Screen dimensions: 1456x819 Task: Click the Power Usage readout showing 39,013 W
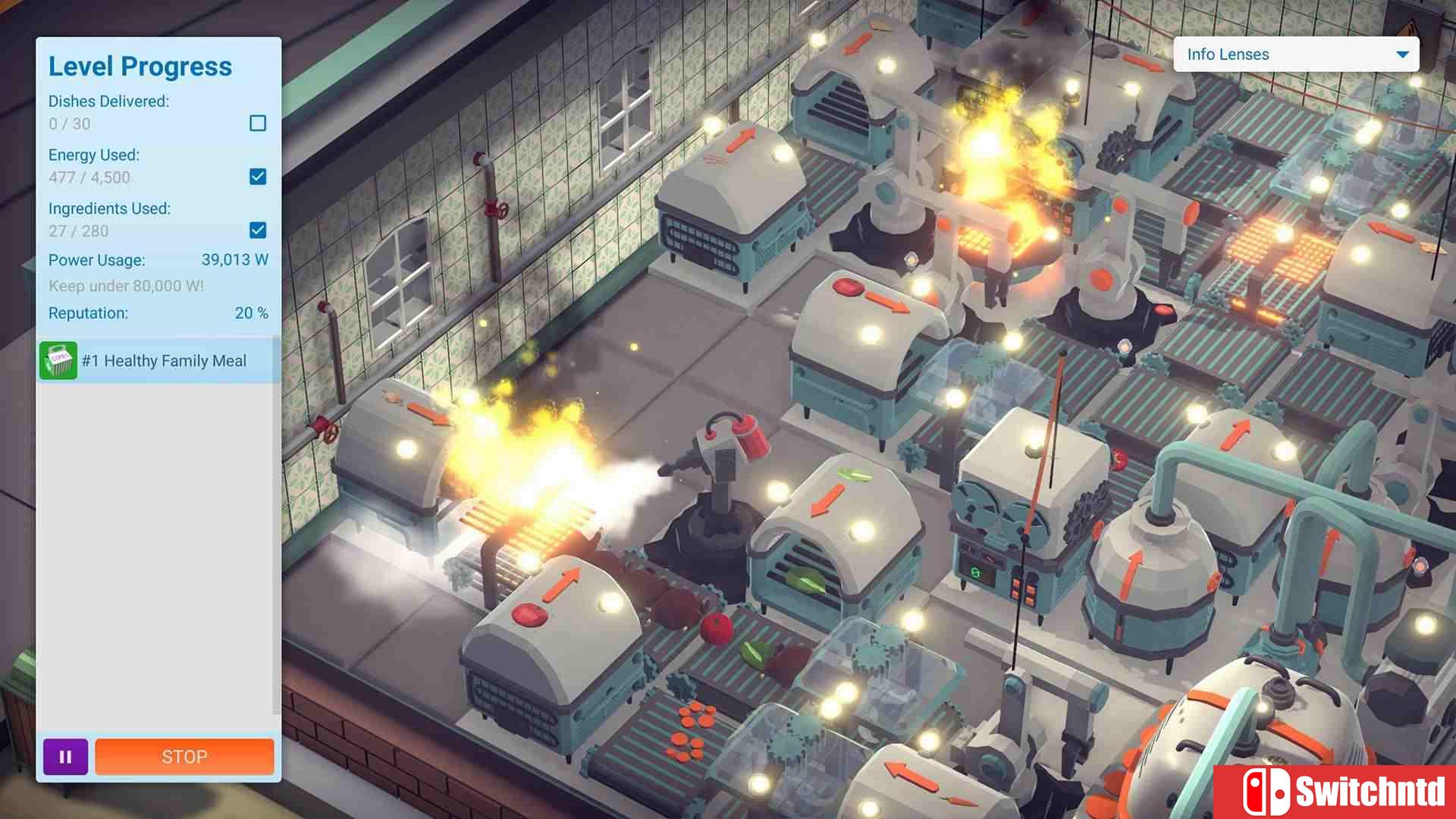click(234, 259)
